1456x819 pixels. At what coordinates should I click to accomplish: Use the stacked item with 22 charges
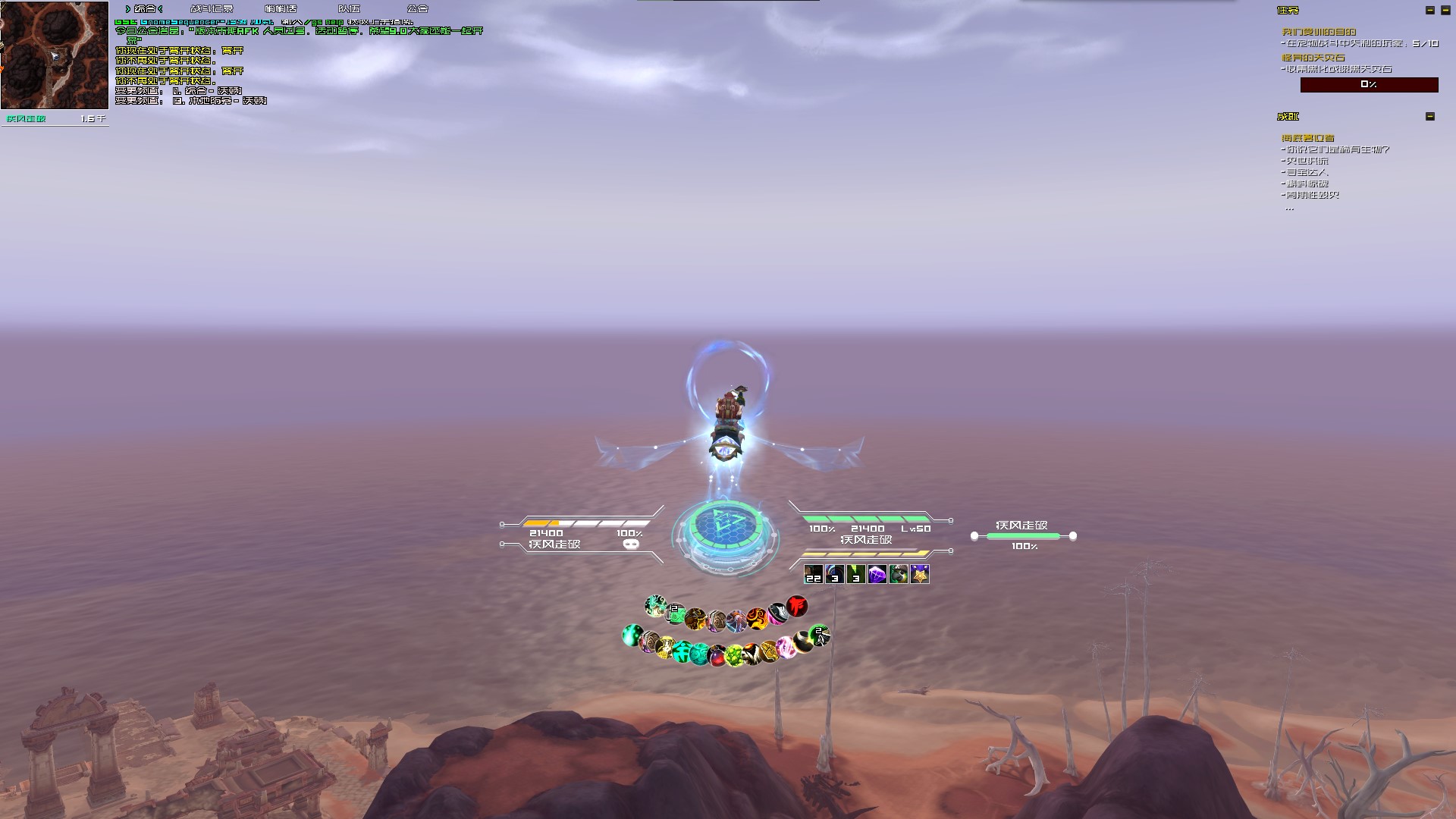[x=813, y=575]
